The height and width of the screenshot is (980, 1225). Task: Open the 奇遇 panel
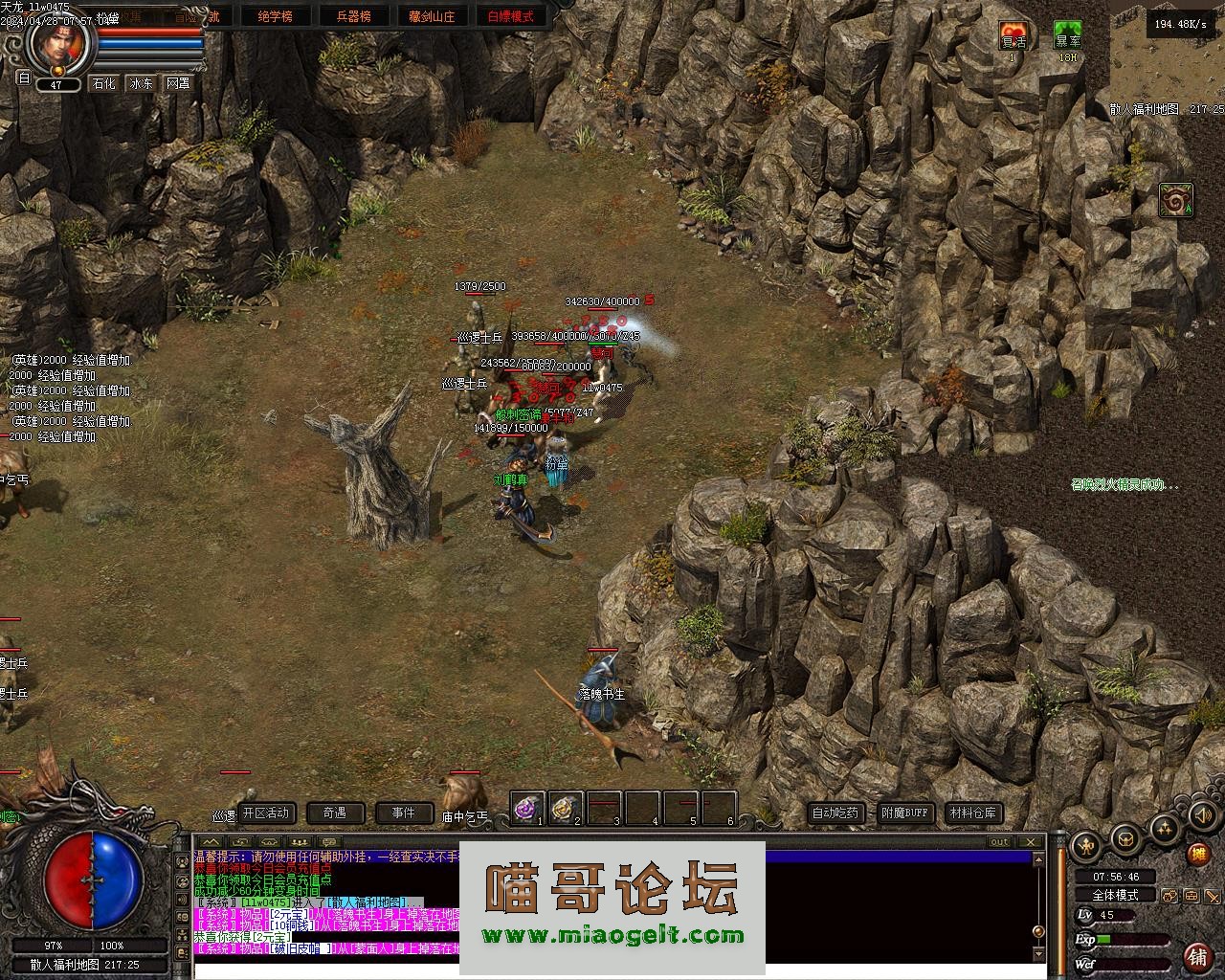tap(335, 813)
